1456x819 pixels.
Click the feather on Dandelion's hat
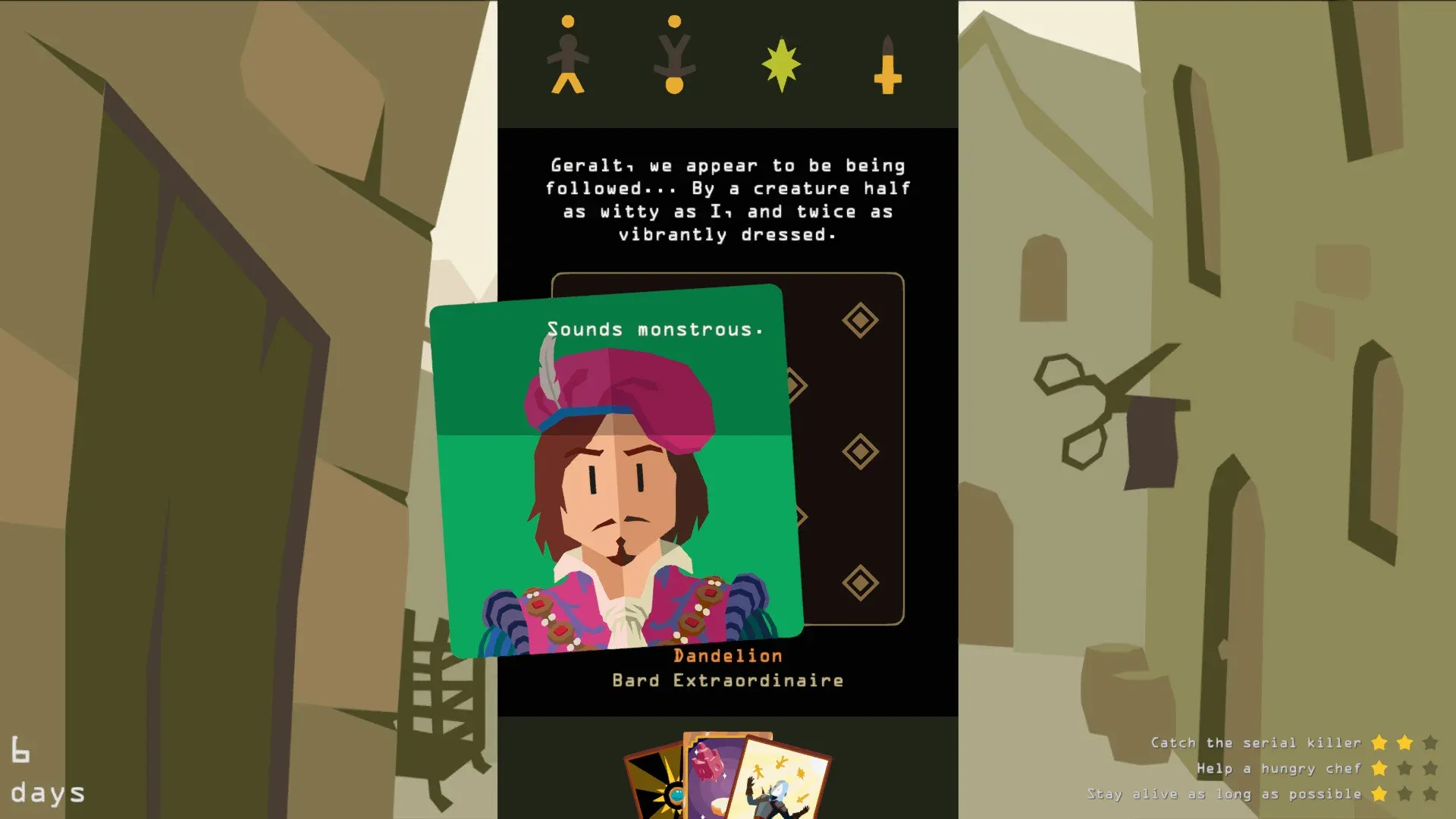[548, 372]
